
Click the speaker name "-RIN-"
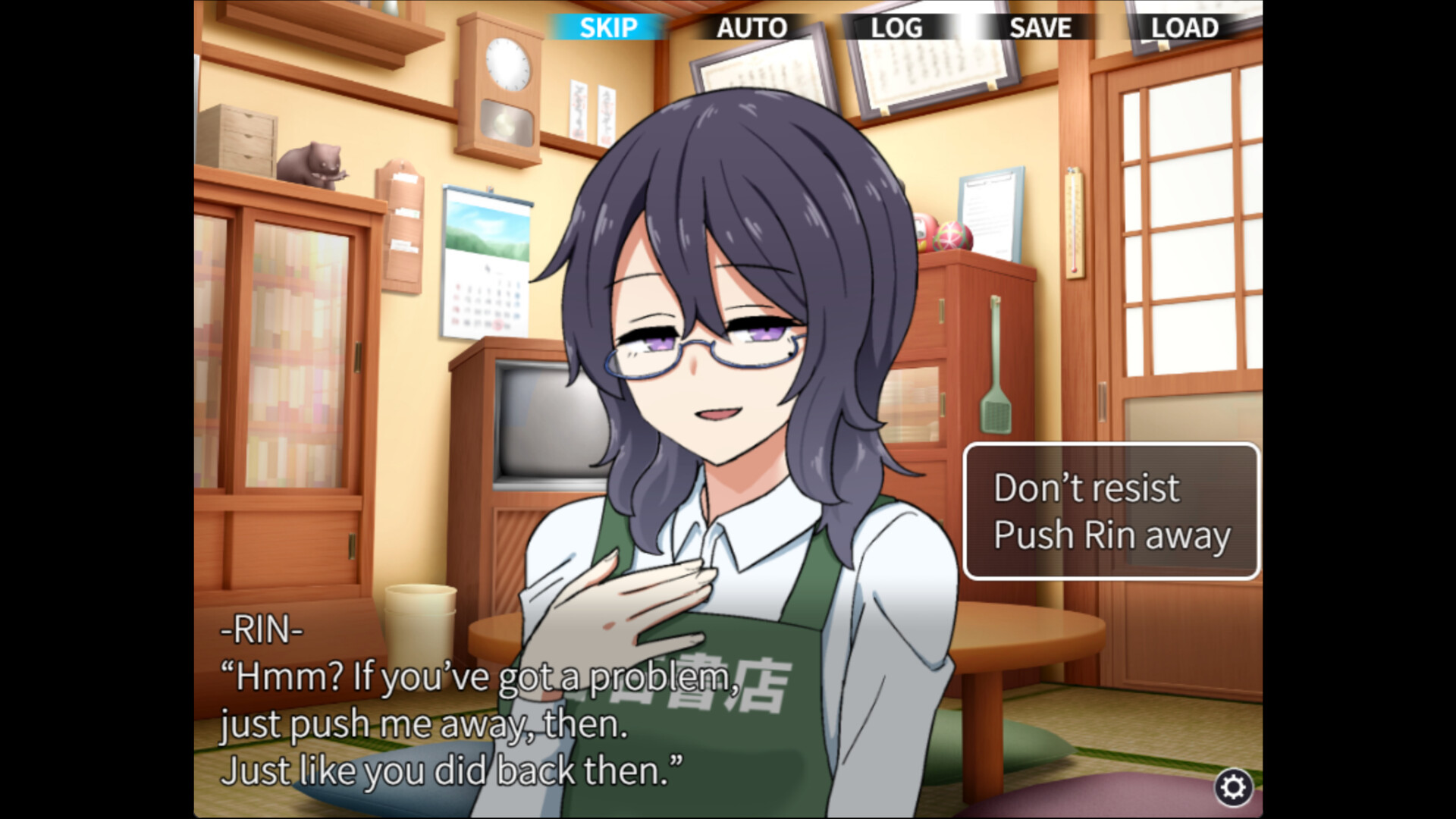(262, 631)
